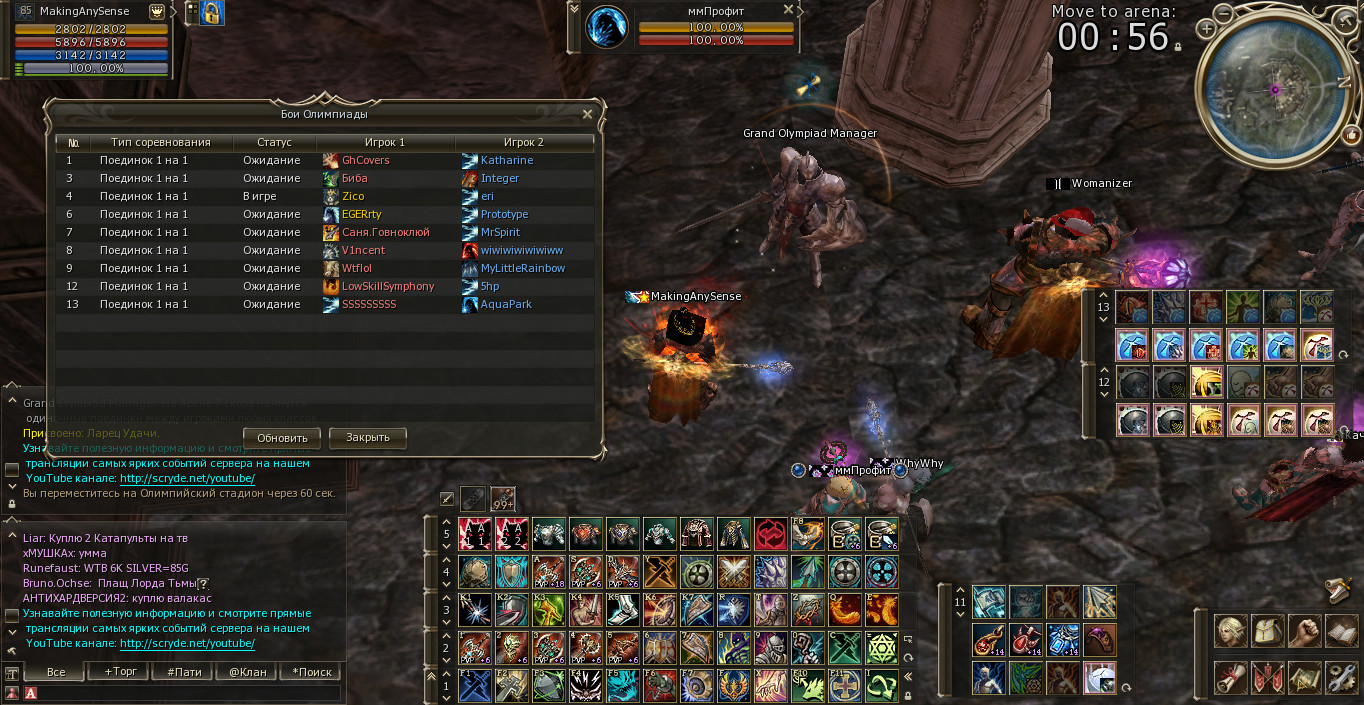
Task: Open system settings with the wrench and gears icon
Action: click(x=1341, y=677)
